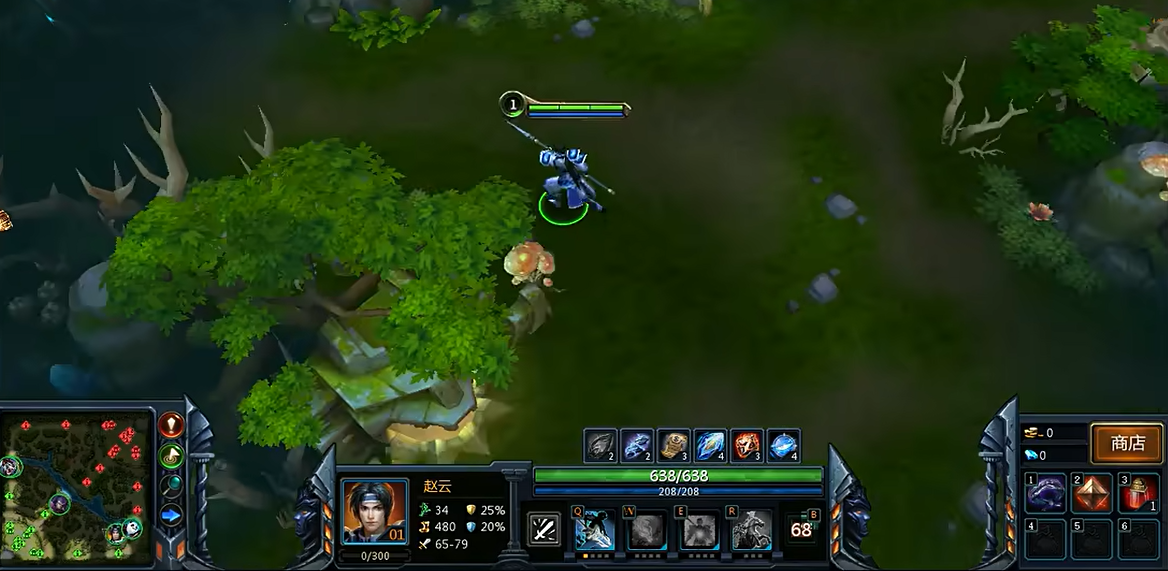Select the fiery red rune icon
The width and height of the screenshot is (1168, 571).
point(747,445)
